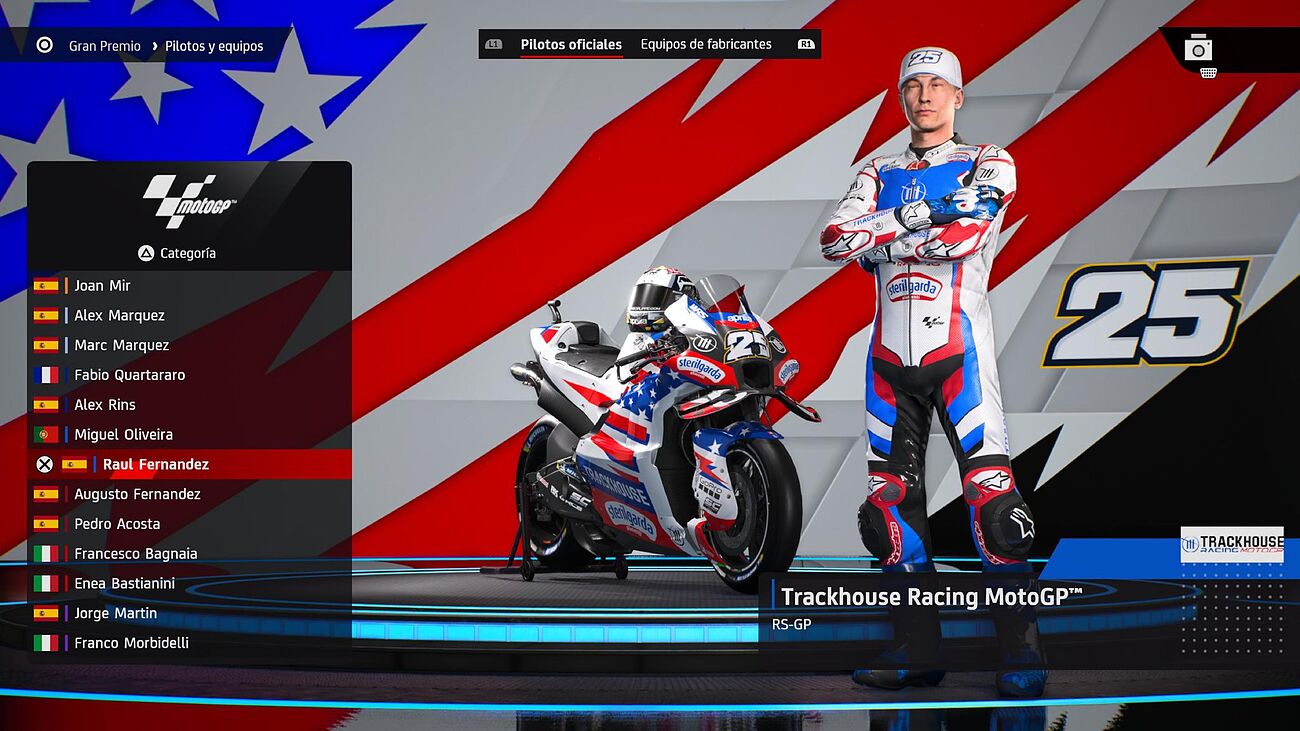Viewport: 1300px width, 731px height.
Task: Pick Jorge Martin from the riders
Action: 115,613
